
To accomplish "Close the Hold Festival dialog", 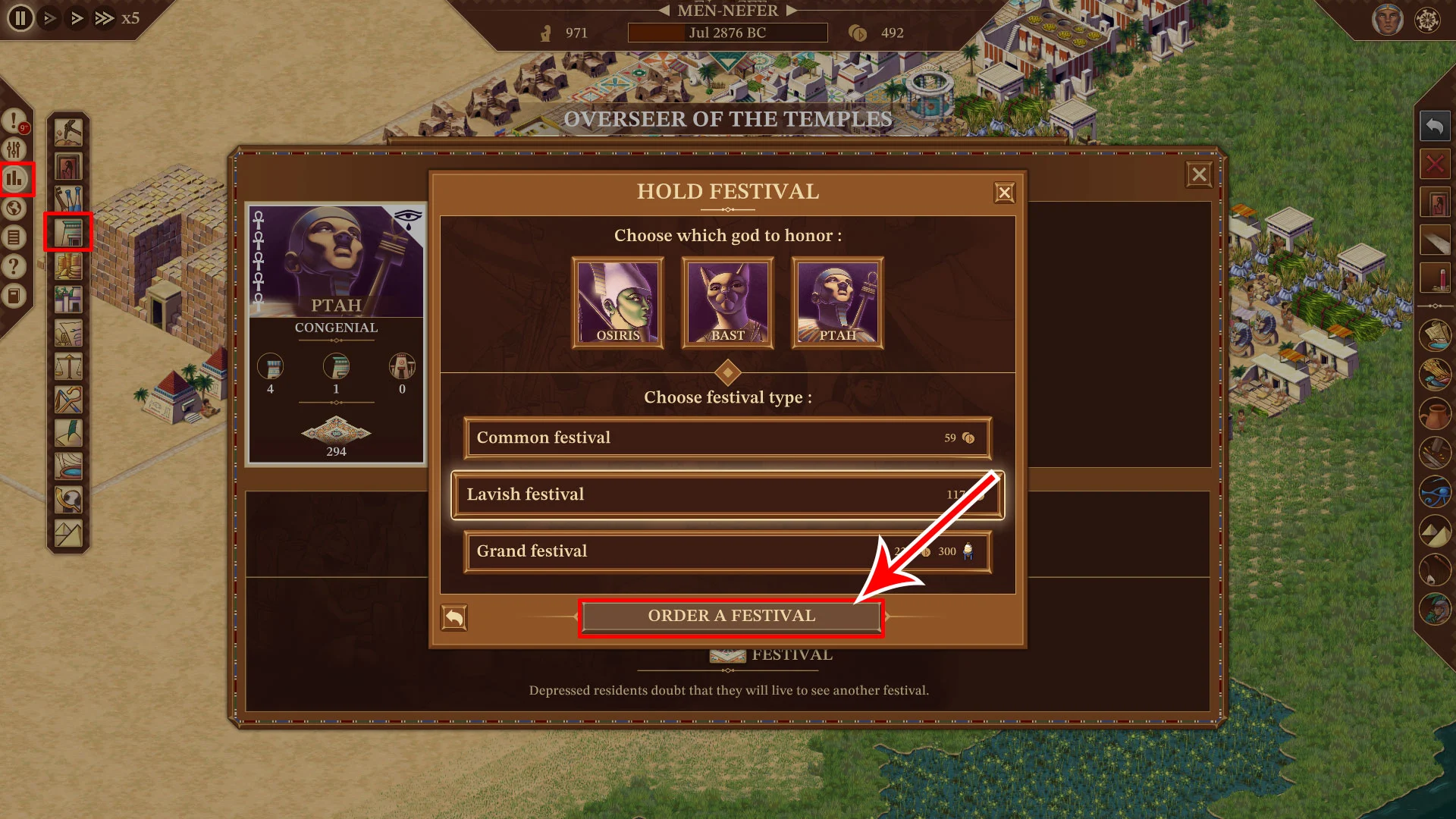I will click(x=1004, y=193).
